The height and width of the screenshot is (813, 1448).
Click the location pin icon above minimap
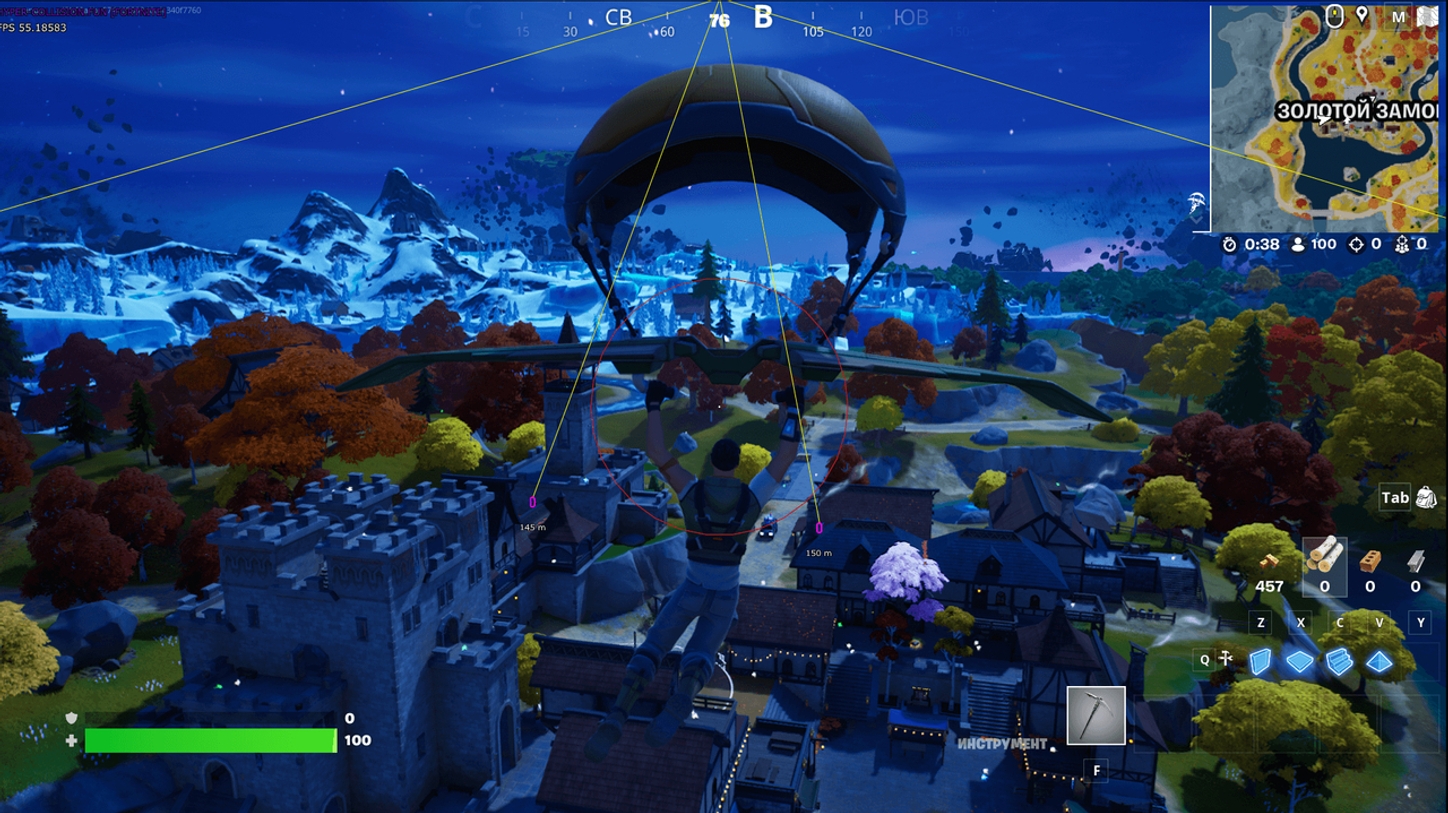point(1363,16)
